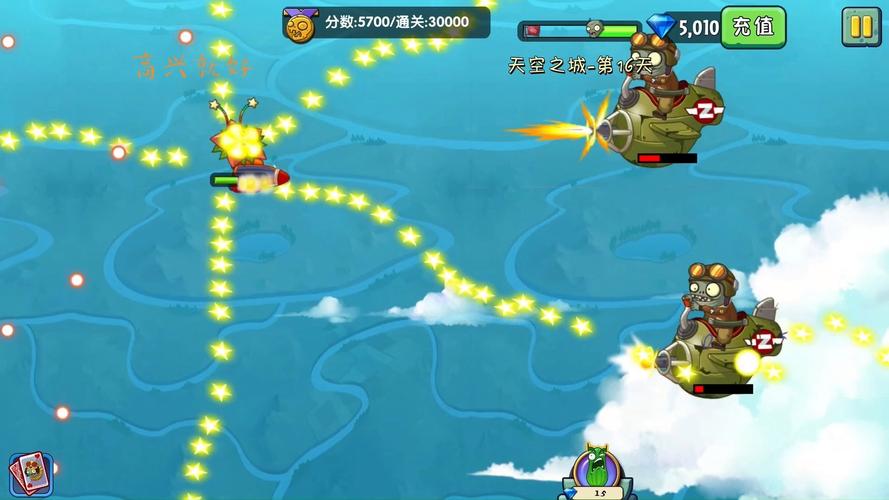Pause the game with the yellow button
The width and height of the screenshot is (889, 500).
pyautogui.click(x=860, y=26)
